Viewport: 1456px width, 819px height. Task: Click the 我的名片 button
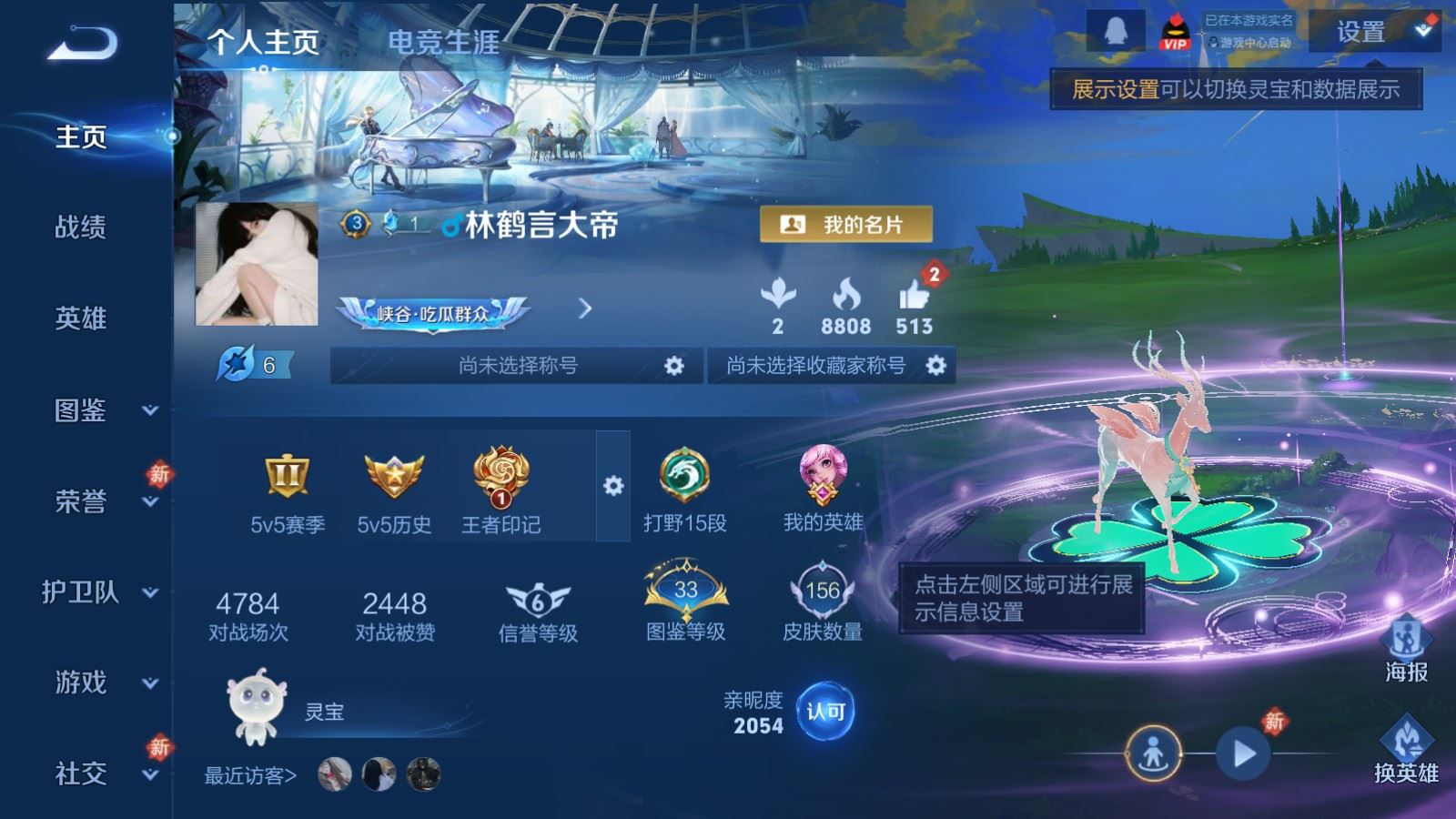[x=845, y=224]
